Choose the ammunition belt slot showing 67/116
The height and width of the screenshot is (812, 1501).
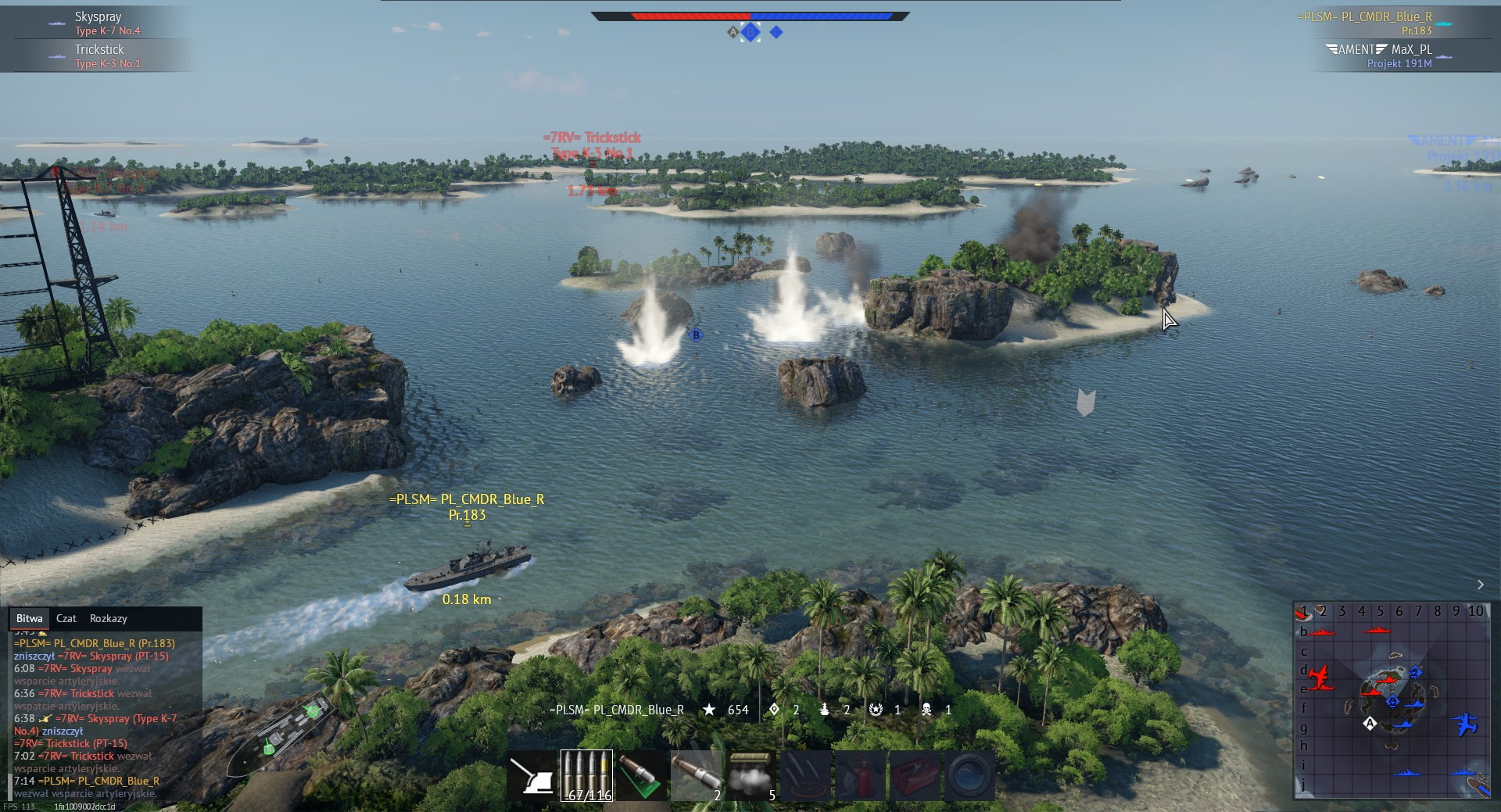[586, 776]
